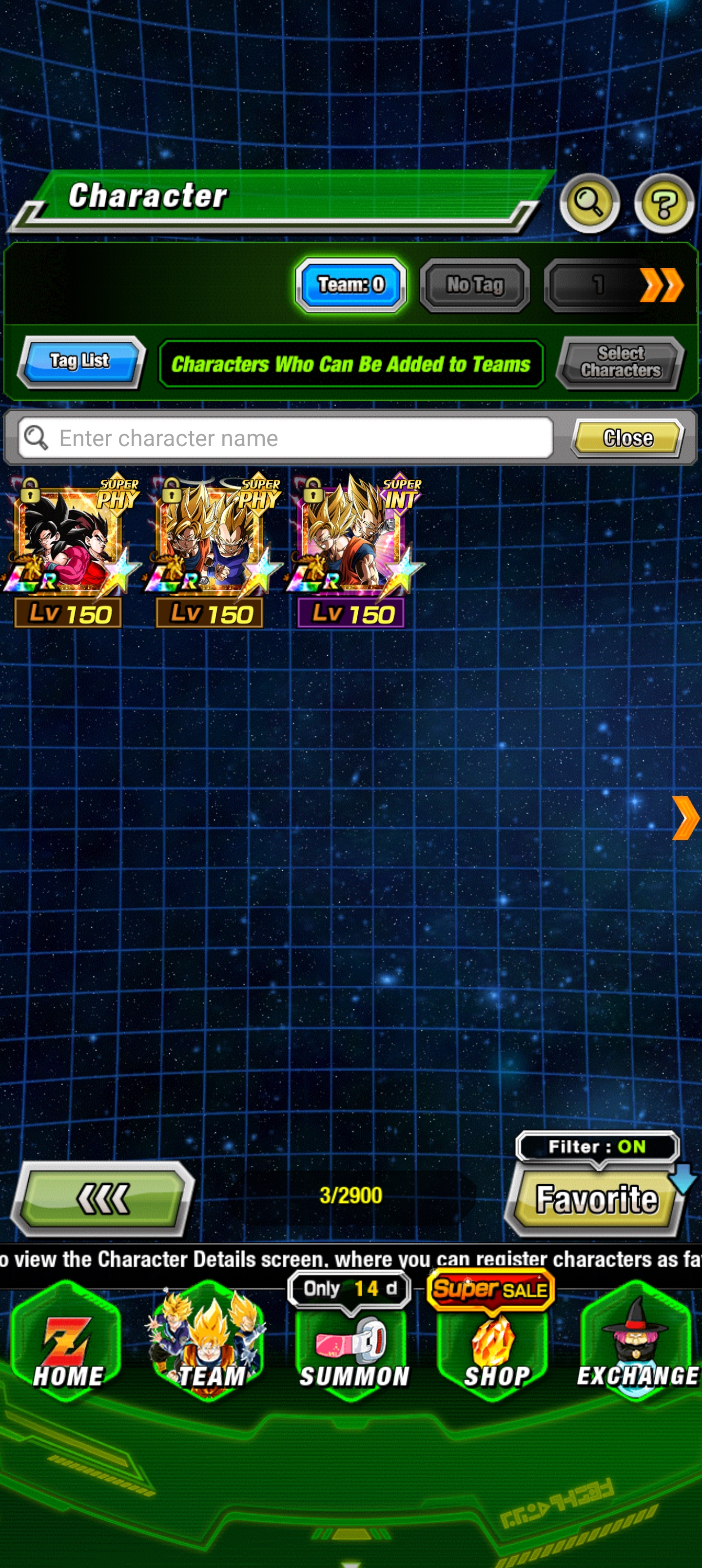
Task: Open the magnifying glass search button
Action: click(x=589, y=203)
